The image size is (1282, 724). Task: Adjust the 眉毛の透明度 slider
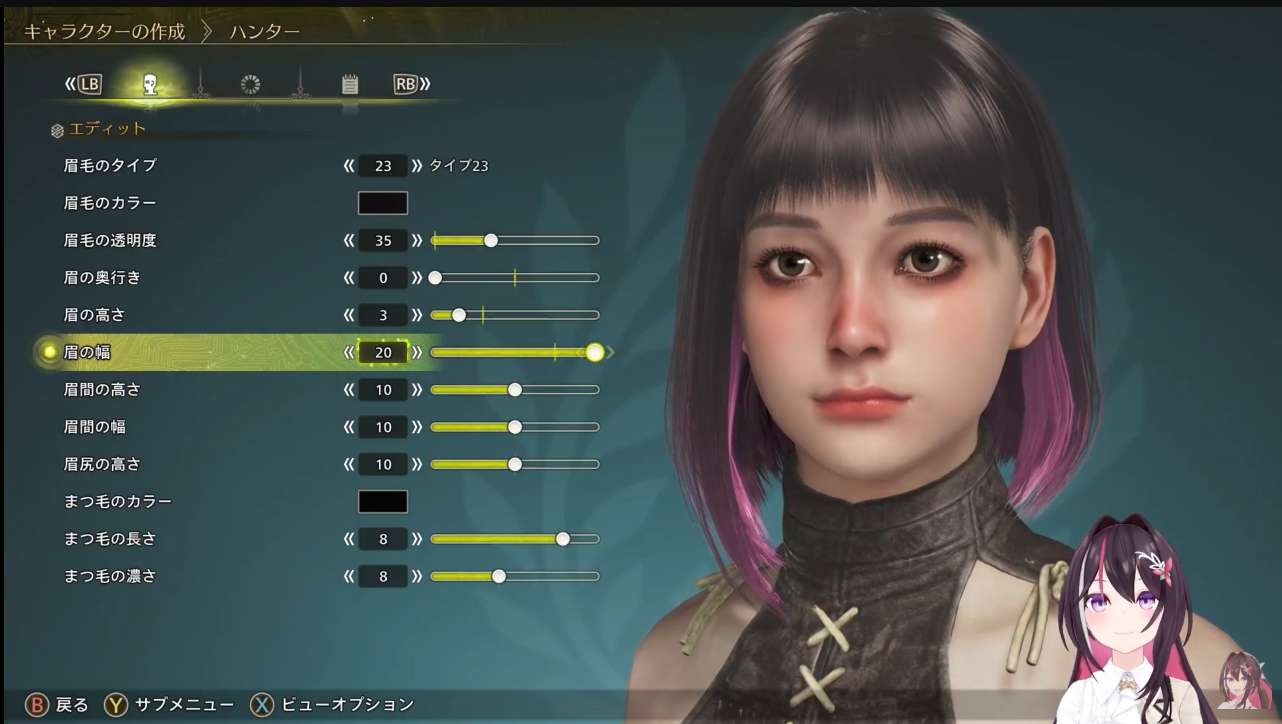point(514,240)
